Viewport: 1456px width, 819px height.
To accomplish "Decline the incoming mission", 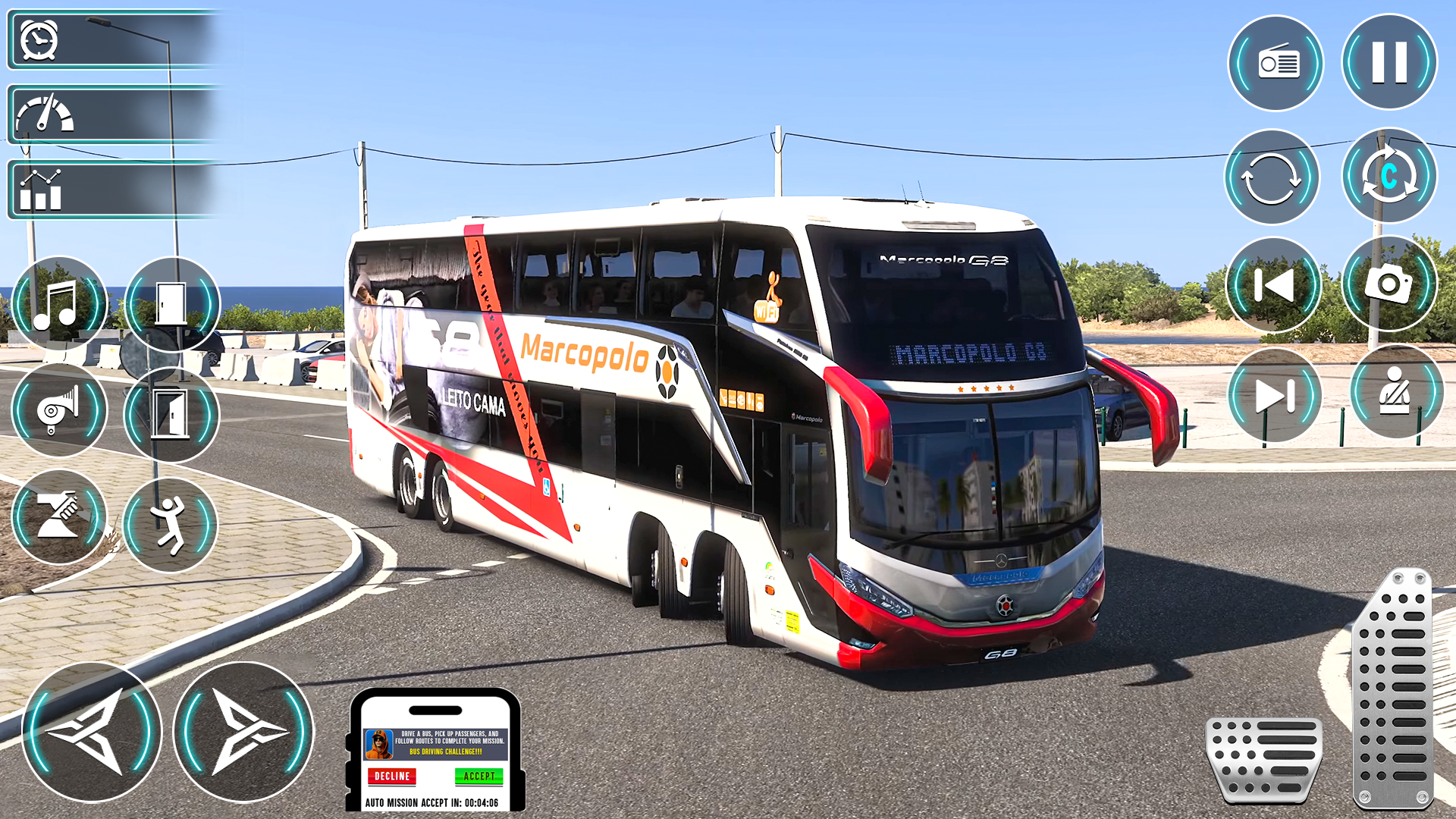I will [391, 777].
